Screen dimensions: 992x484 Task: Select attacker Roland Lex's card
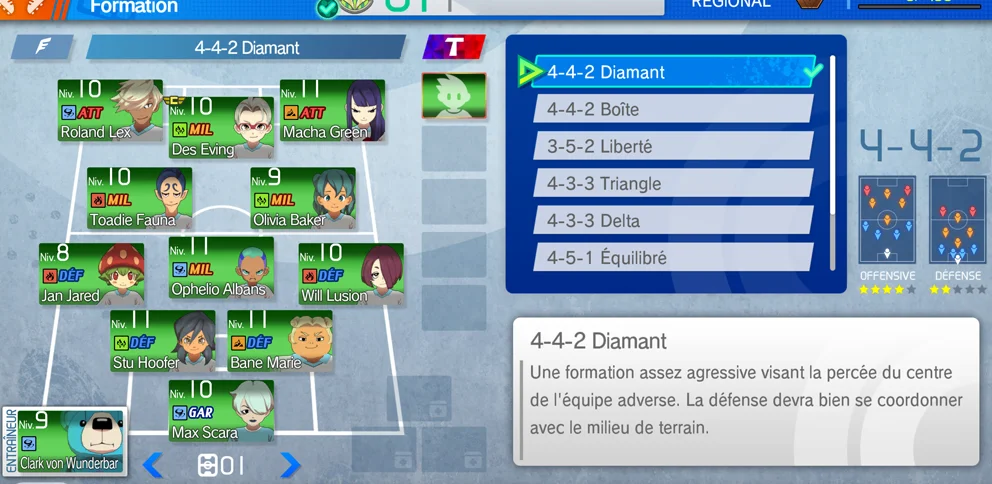110,110
